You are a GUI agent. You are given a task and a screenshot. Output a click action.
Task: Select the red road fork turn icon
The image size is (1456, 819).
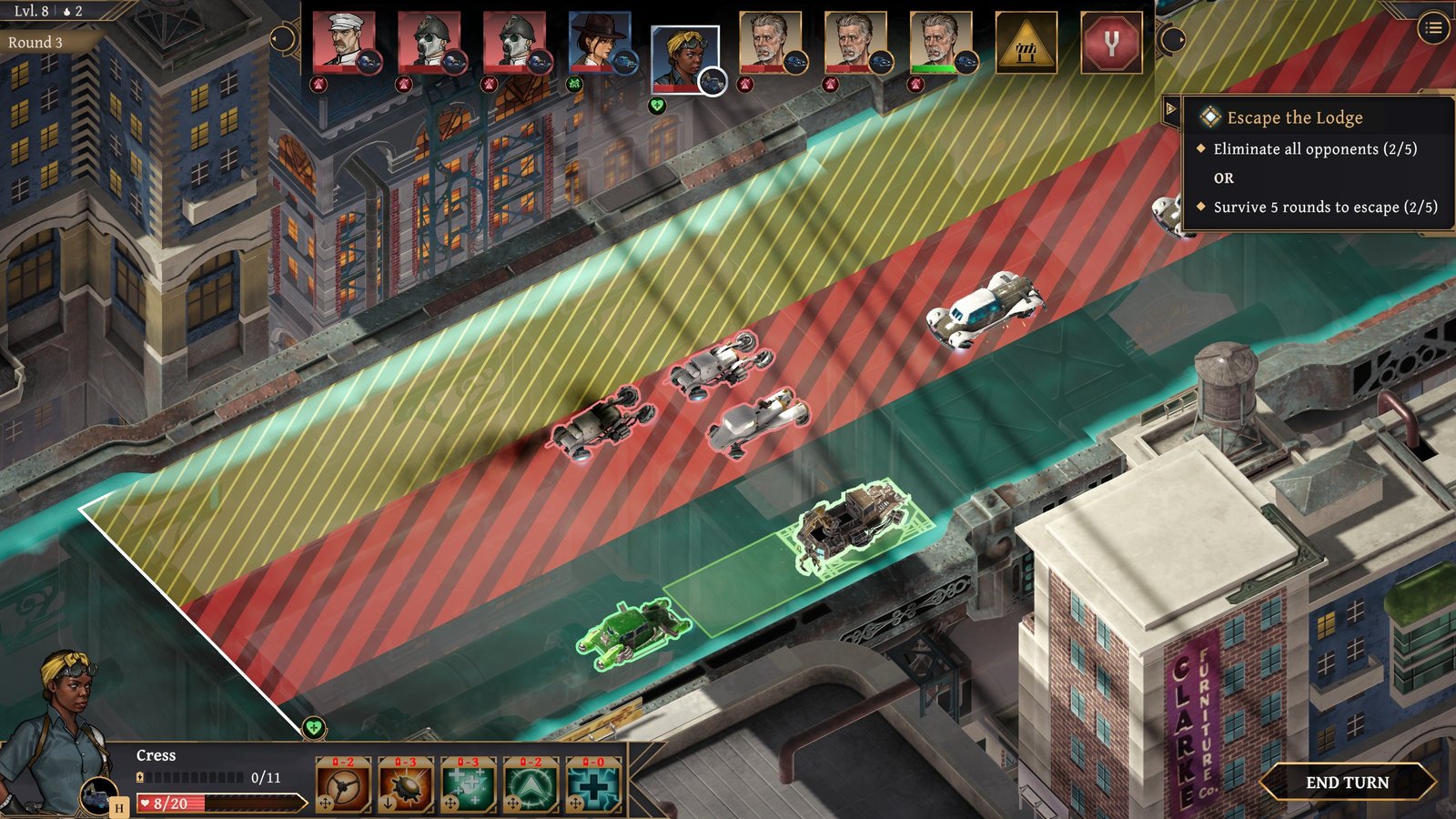pyautogui.click(x=1110, y=42)
